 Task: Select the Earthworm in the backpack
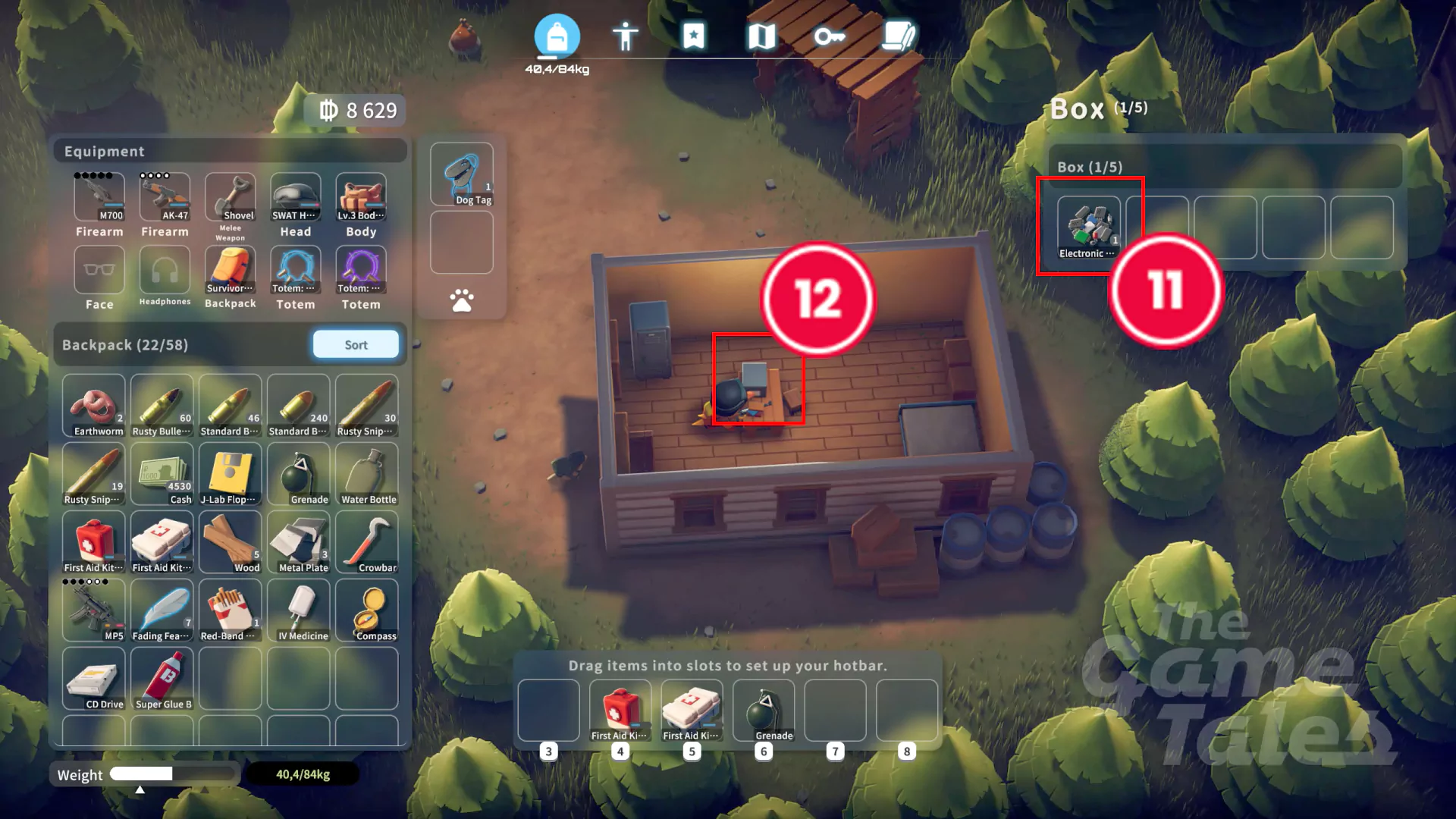94,406
